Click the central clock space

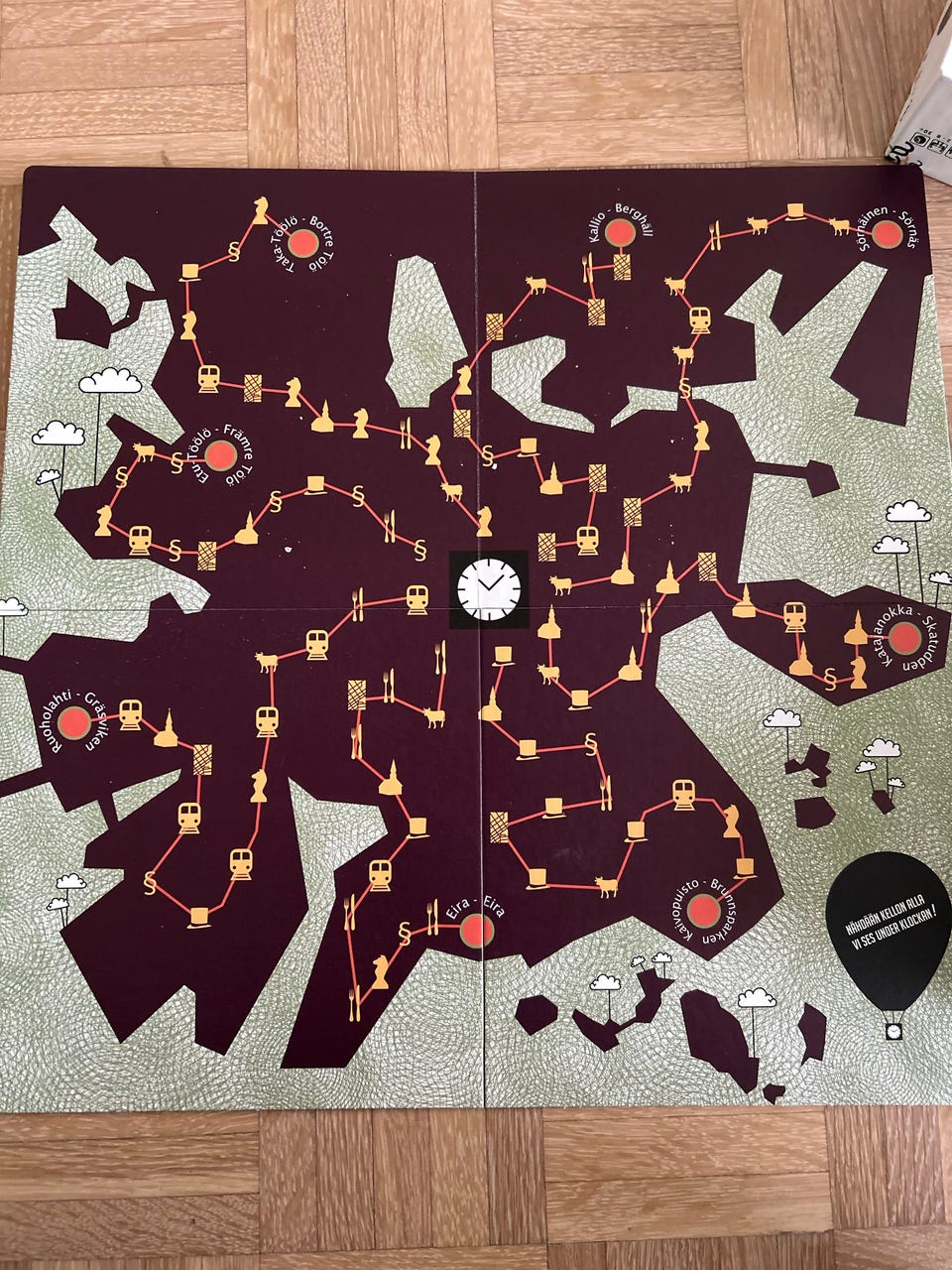pos(488,588)
